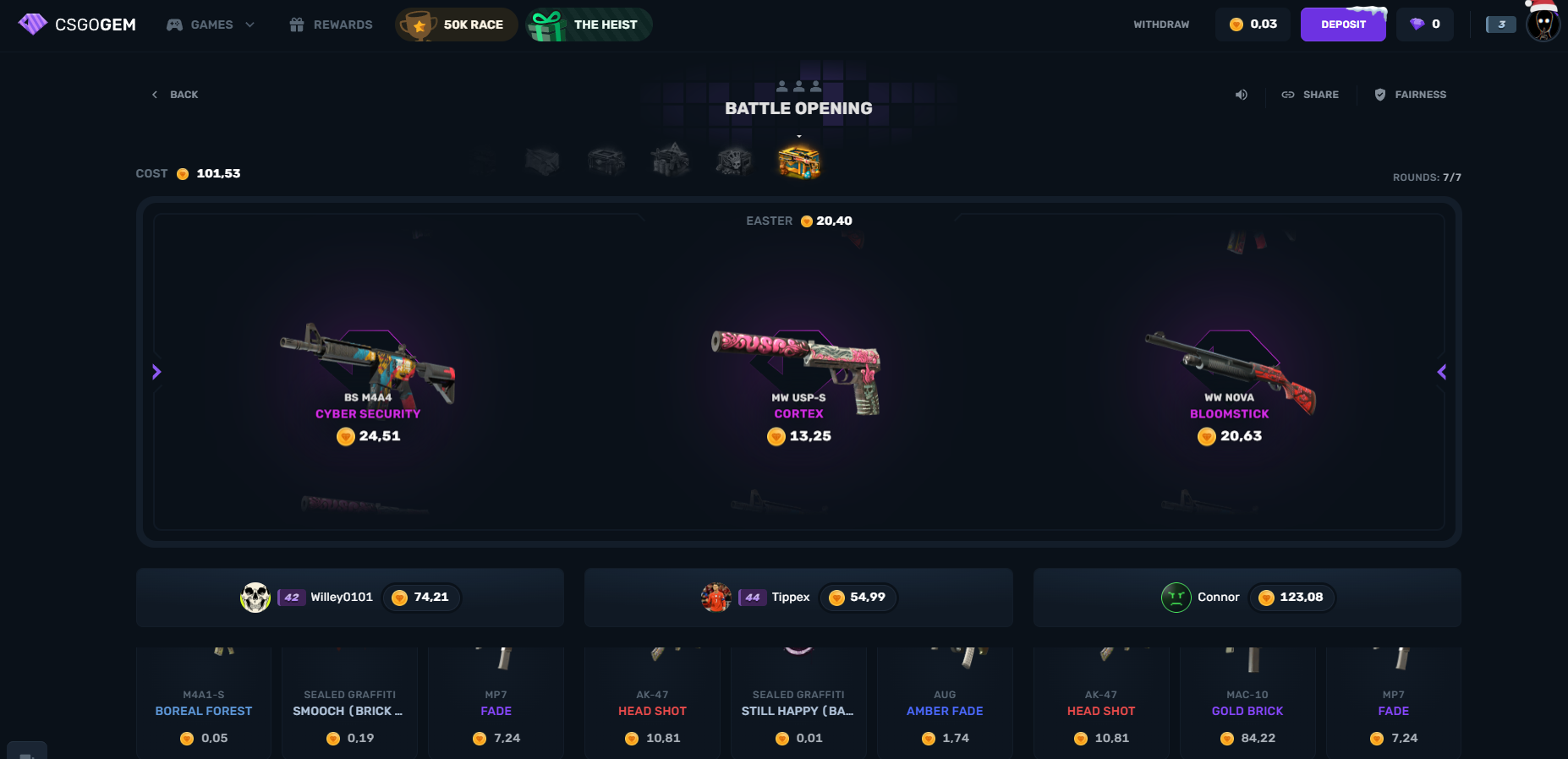
Task: Open your profile avatar with the santa hat
Action: [x=1542, y=25]
